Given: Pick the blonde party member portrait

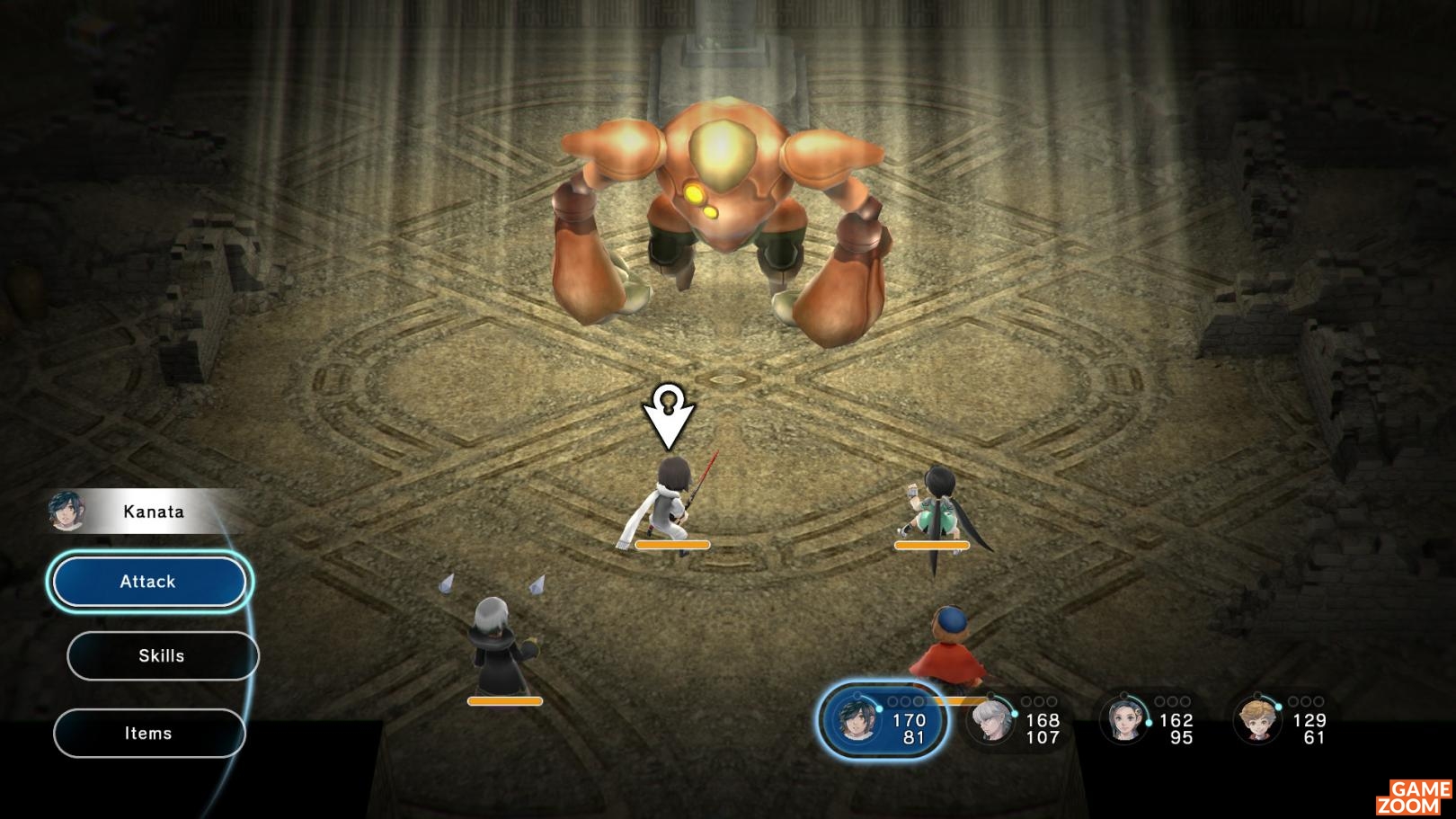Looking at the screenshot, I should 1256,721.
